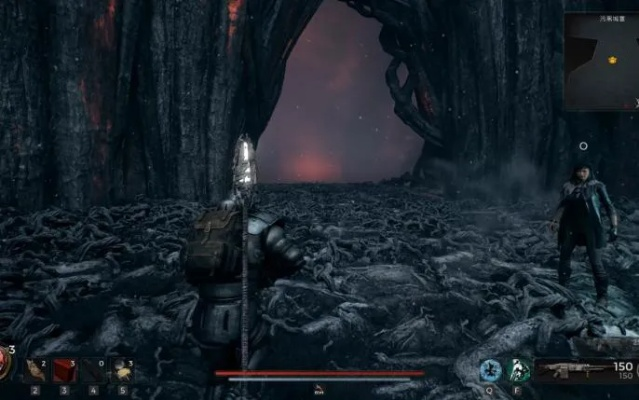Use the yellow powder item in slot 5

click(122, 371)
